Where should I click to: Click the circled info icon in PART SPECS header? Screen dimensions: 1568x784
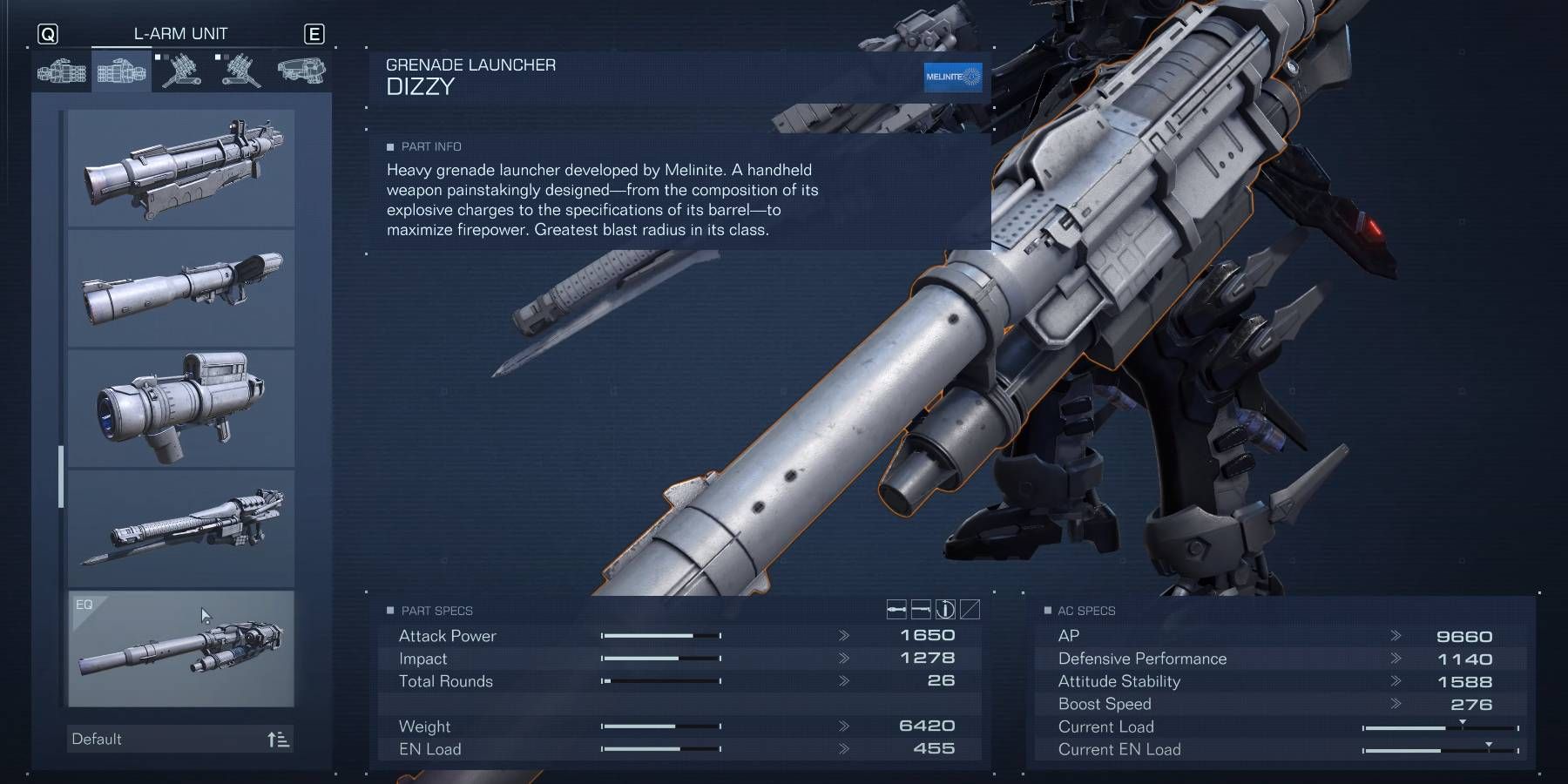(x=945, y=611)
